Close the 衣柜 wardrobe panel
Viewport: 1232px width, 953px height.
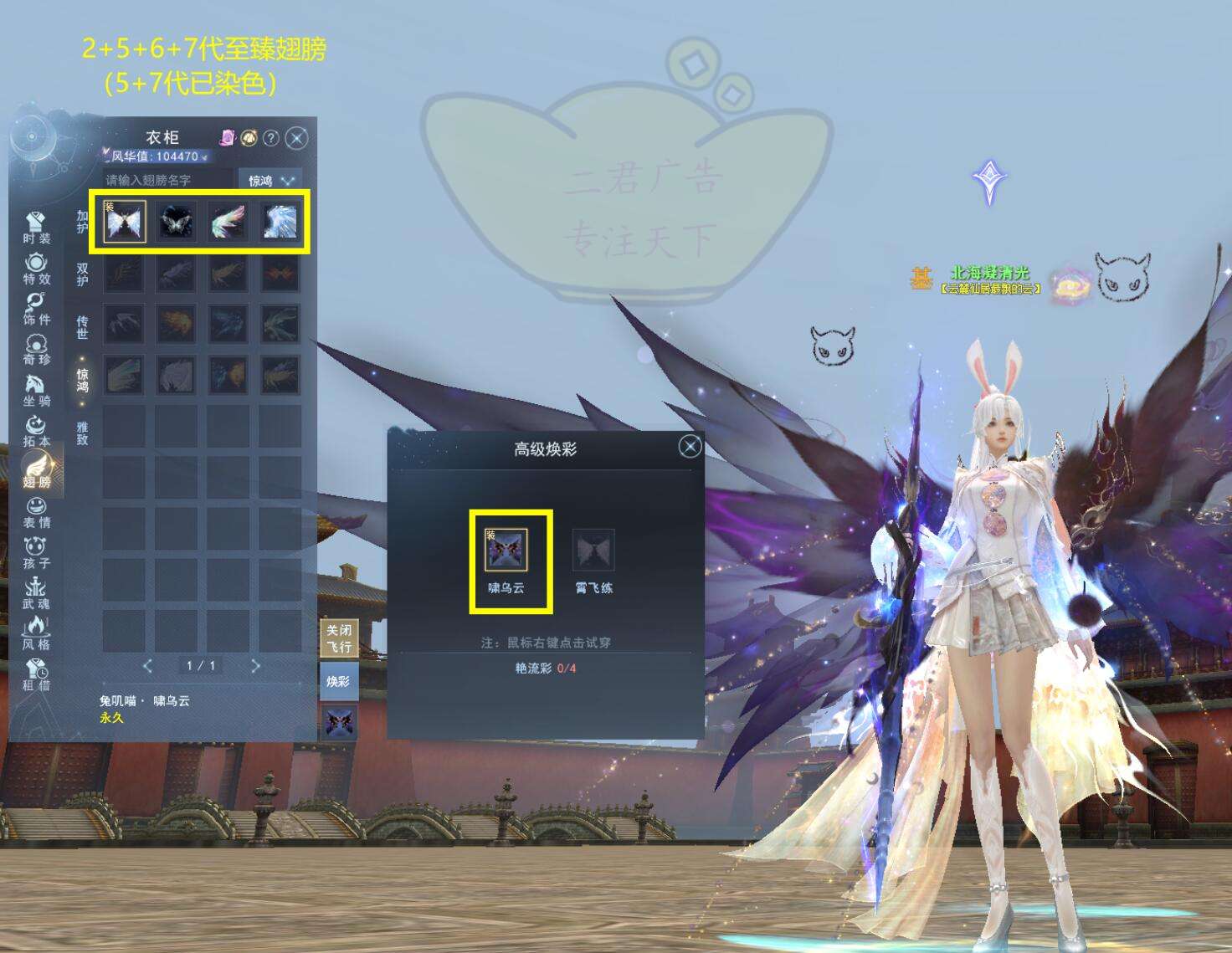(x=296, y=138)
